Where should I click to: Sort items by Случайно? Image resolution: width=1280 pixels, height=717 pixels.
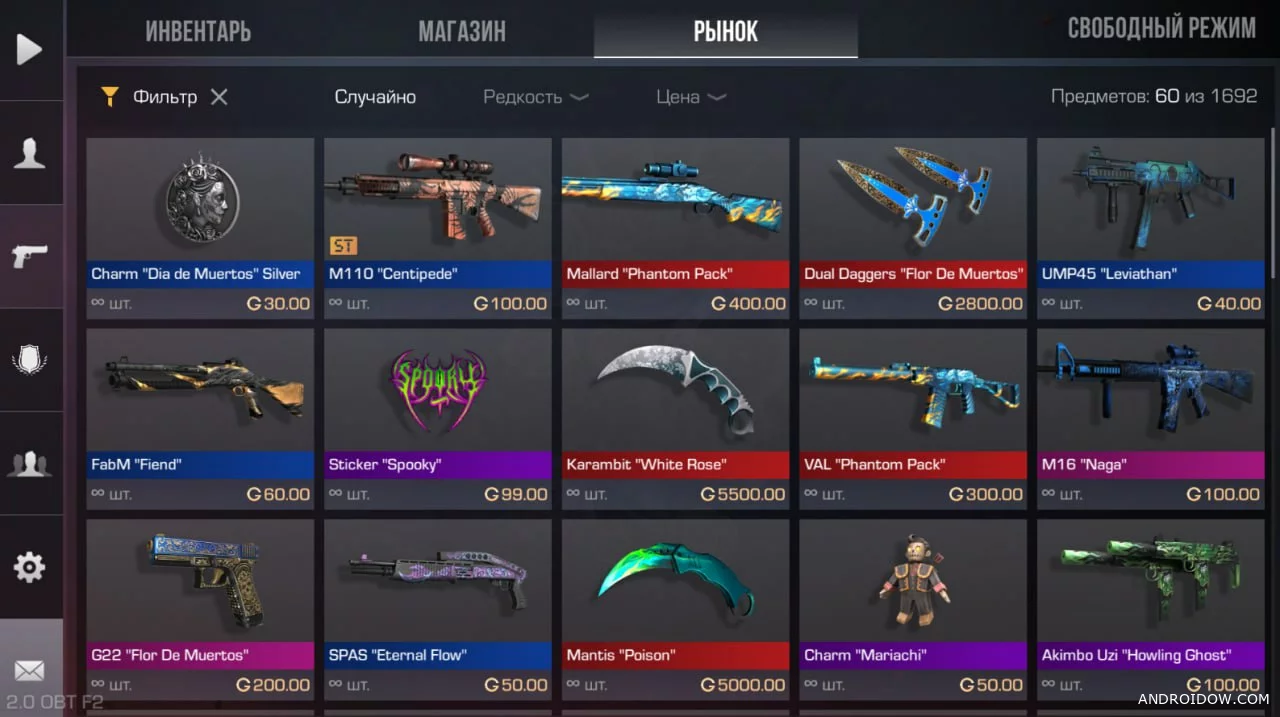pos(375,97)
